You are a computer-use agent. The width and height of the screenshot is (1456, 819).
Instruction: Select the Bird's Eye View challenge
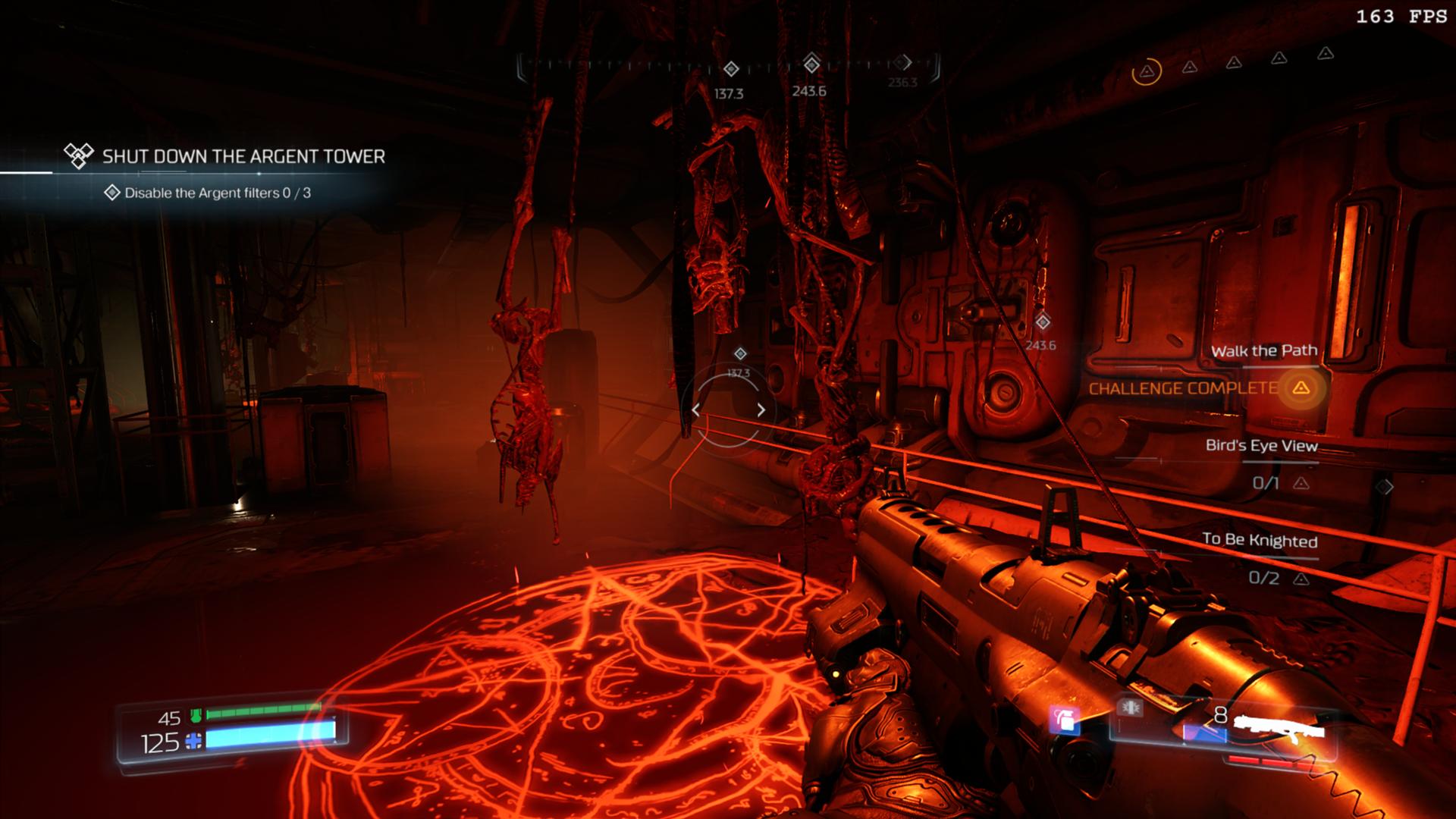pos(1261,446)
